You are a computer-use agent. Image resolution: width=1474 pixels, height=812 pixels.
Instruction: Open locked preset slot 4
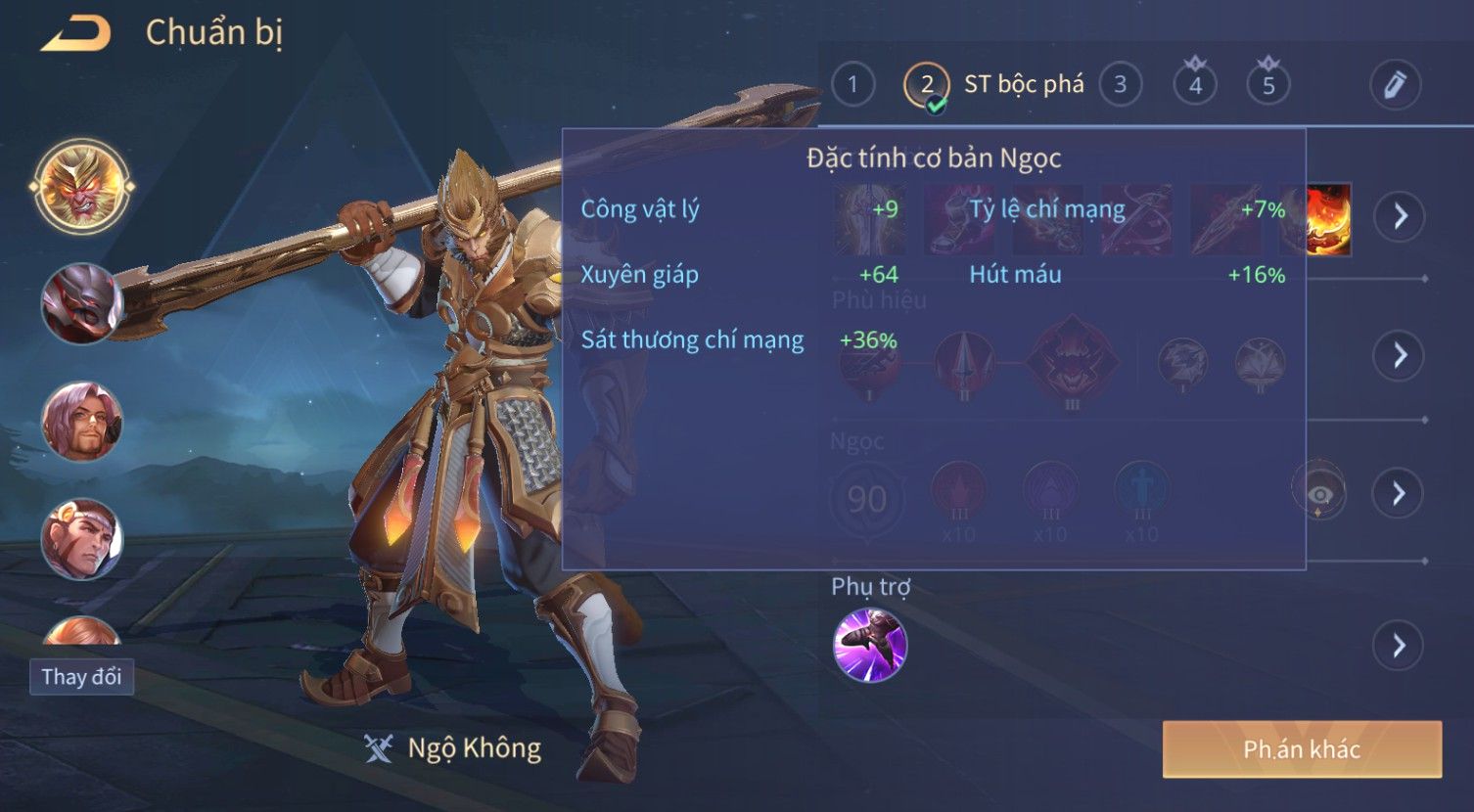tap(1195, 83)
